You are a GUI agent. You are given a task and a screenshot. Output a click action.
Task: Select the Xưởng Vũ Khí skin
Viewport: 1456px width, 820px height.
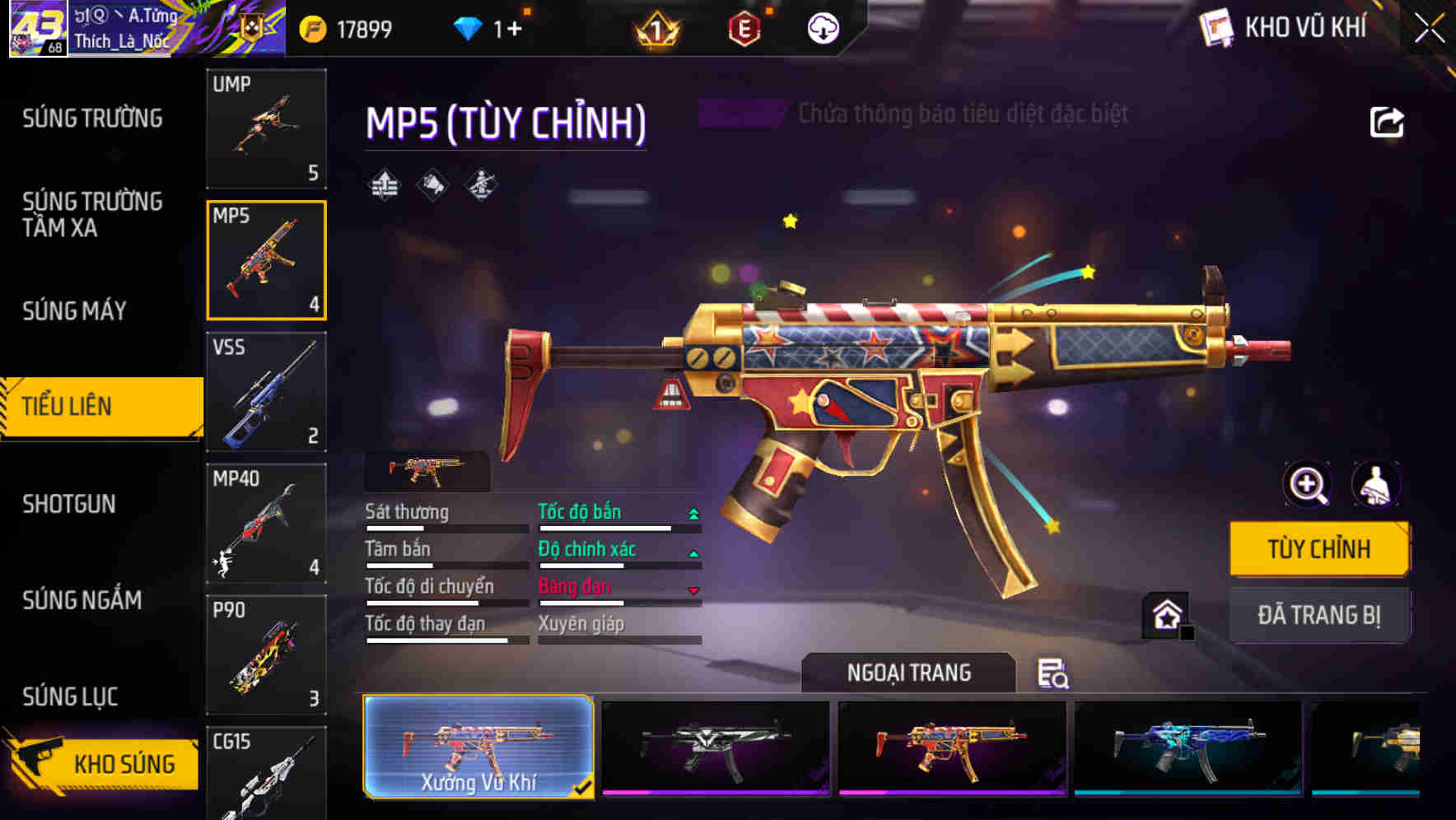coord(478,747)
